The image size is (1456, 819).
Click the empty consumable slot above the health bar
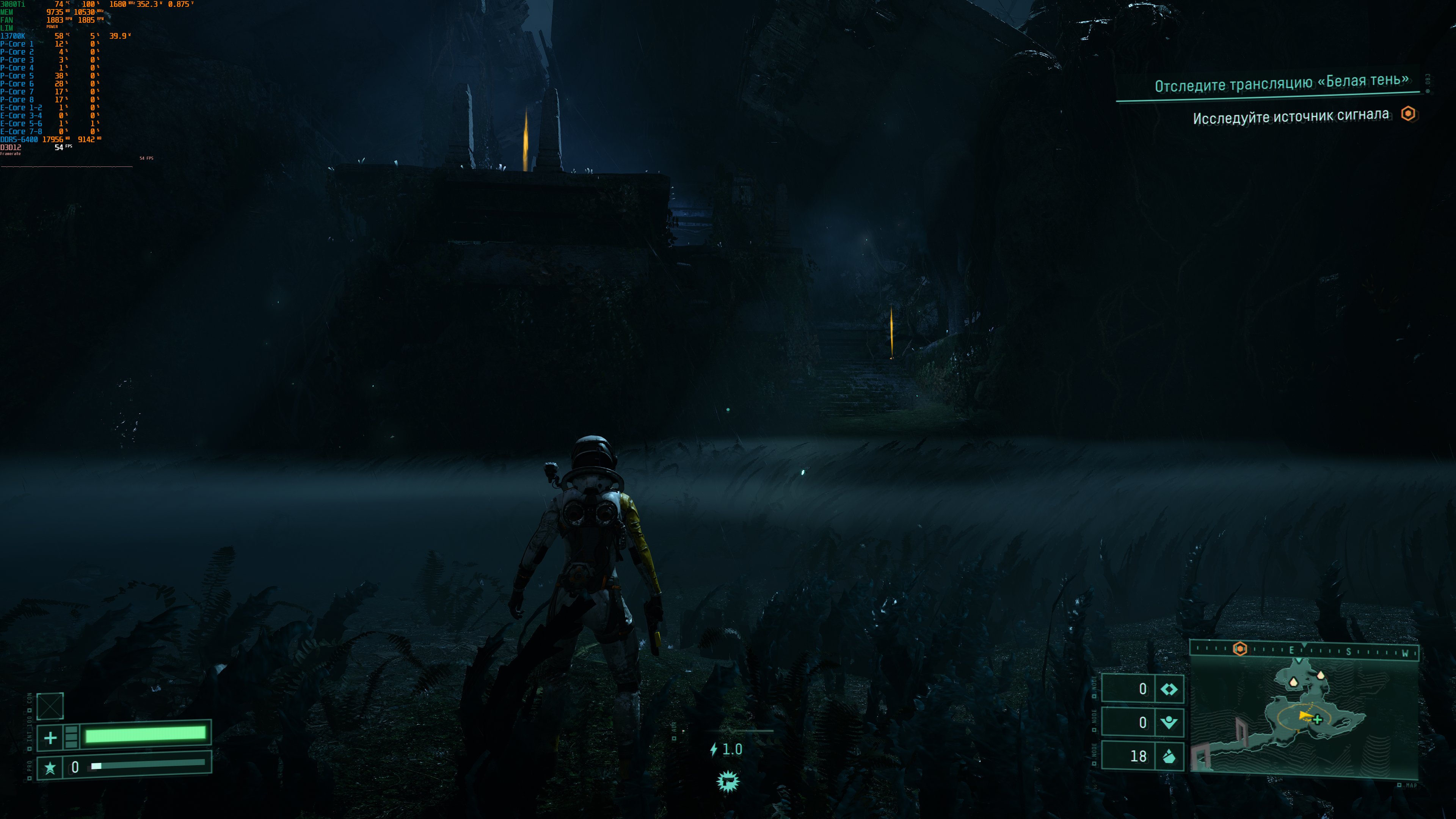pos(50,706)
